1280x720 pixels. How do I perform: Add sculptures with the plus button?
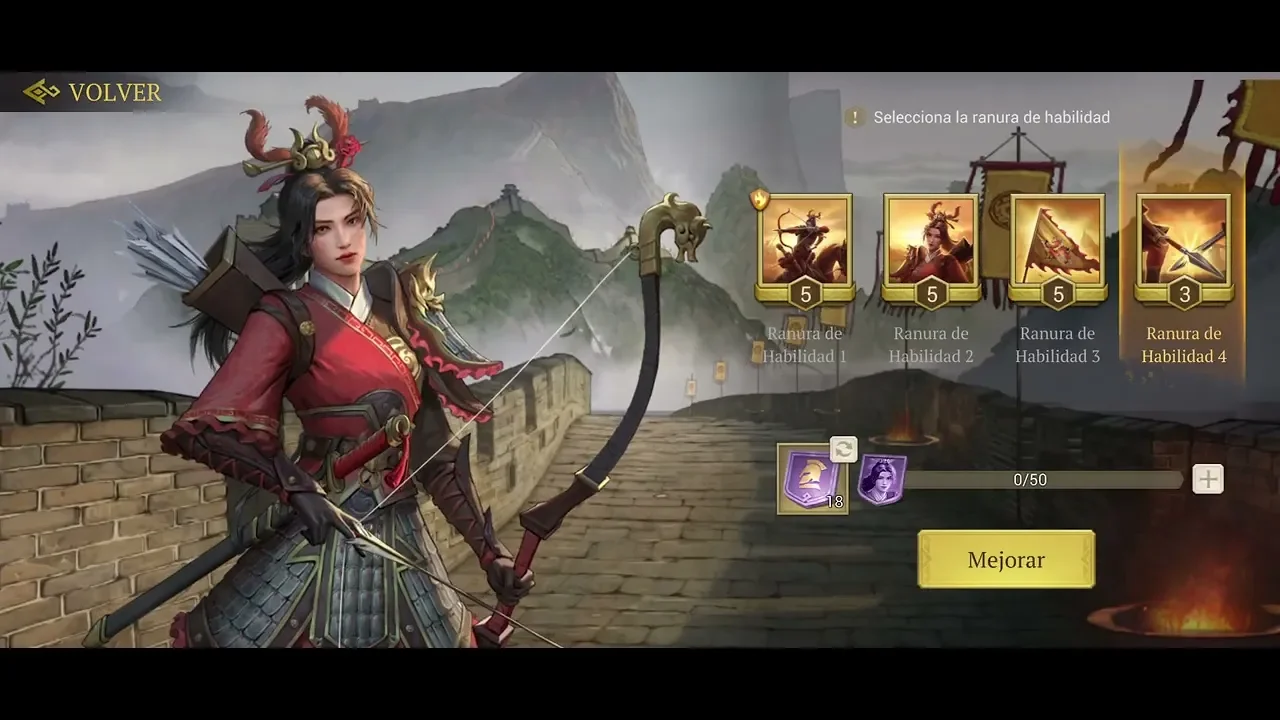1208,479
